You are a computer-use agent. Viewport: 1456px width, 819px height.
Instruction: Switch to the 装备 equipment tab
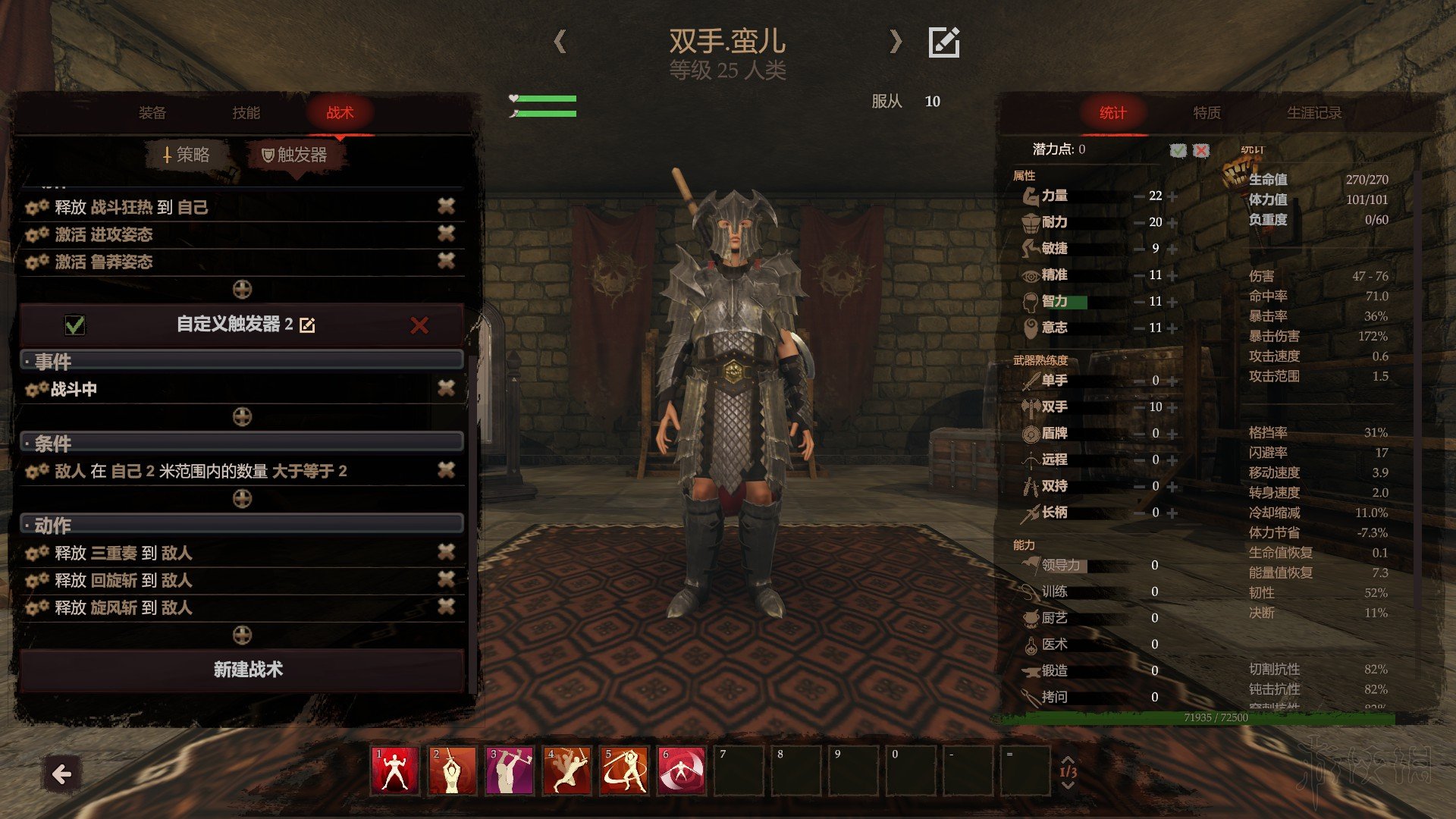click(152, 113)
